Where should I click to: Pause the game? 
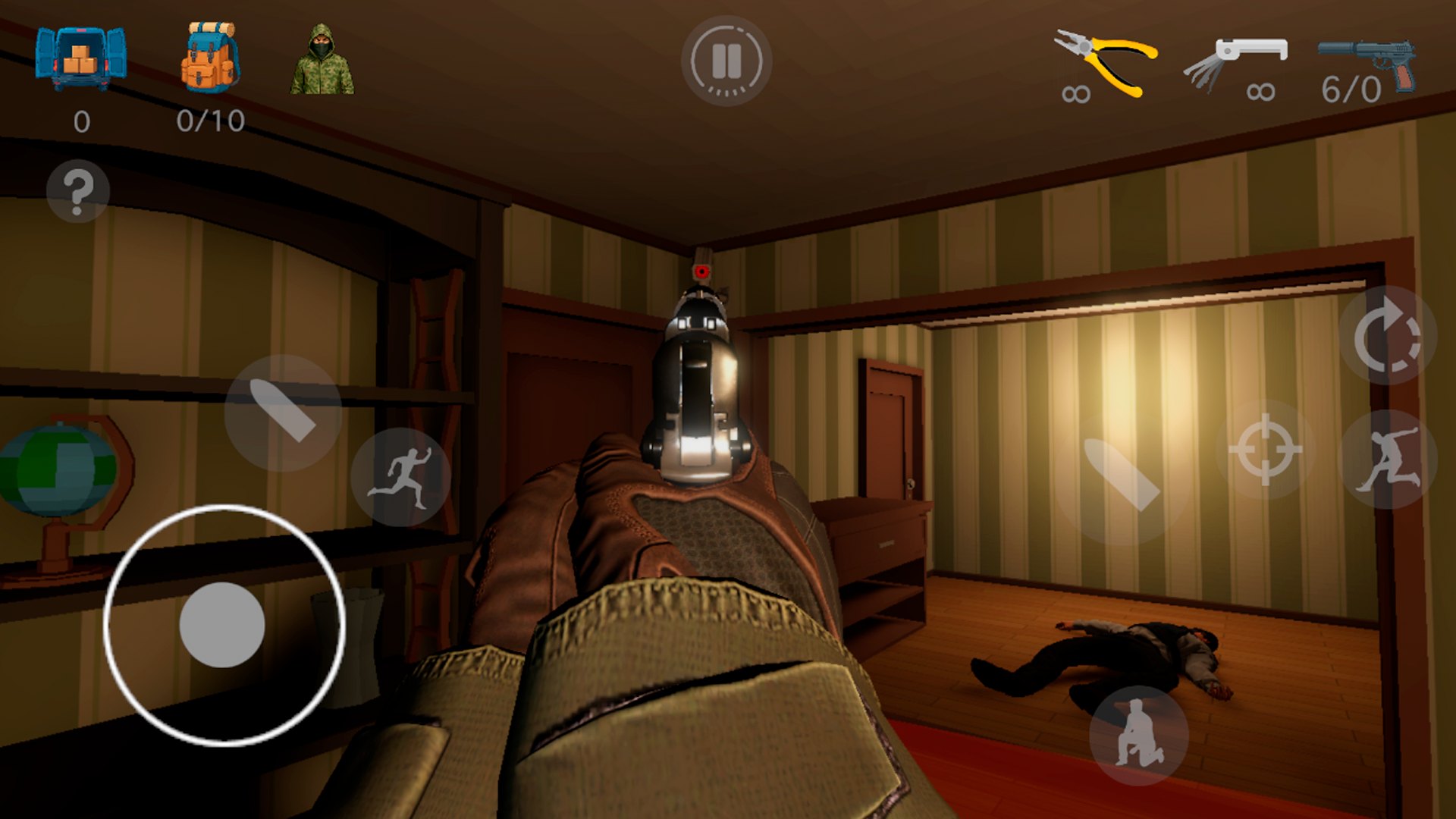coord(726,62)
